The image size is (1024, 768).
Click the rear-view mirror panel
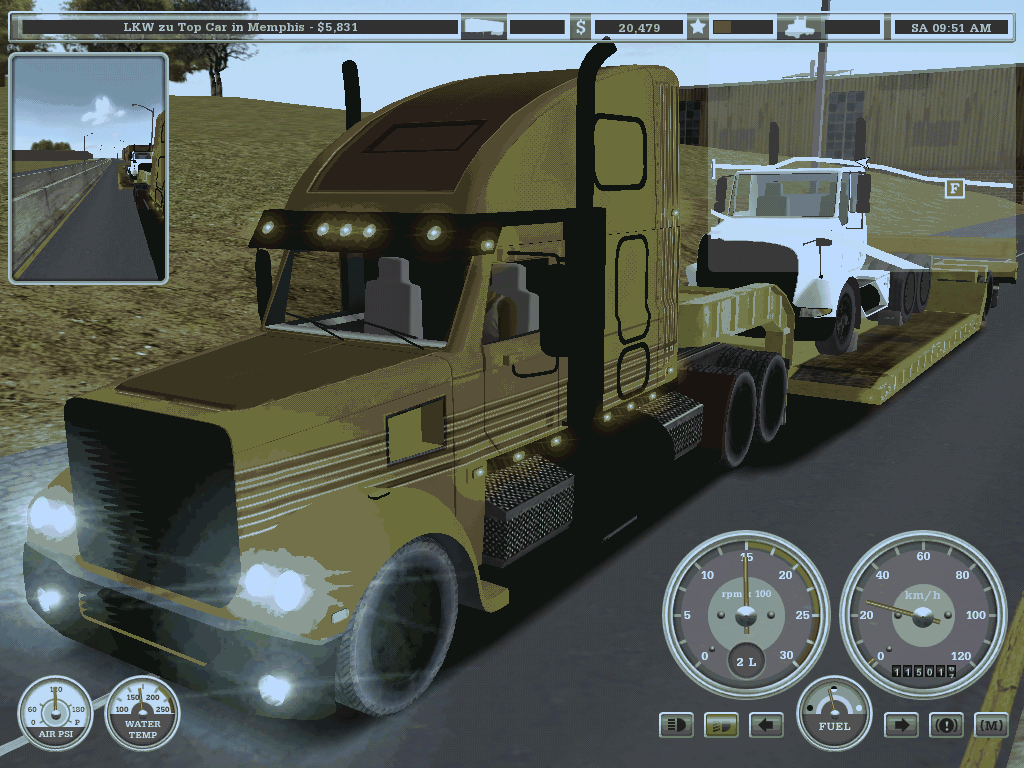(x=88, y=168)
